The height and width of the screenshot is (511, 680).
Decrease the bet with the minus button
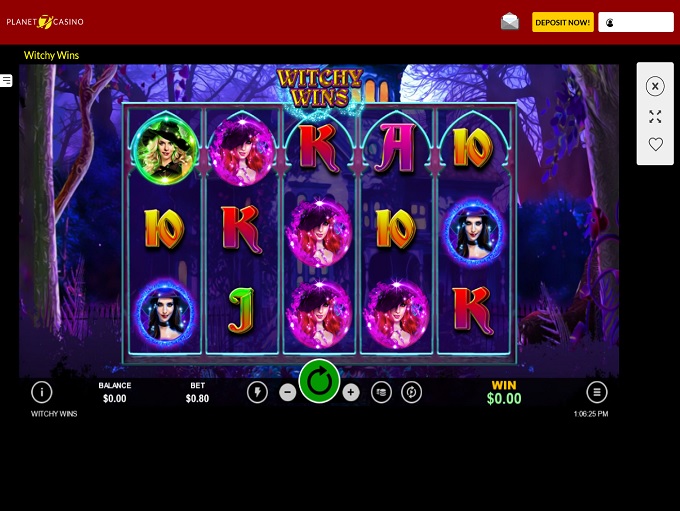(x=288, y=393)
